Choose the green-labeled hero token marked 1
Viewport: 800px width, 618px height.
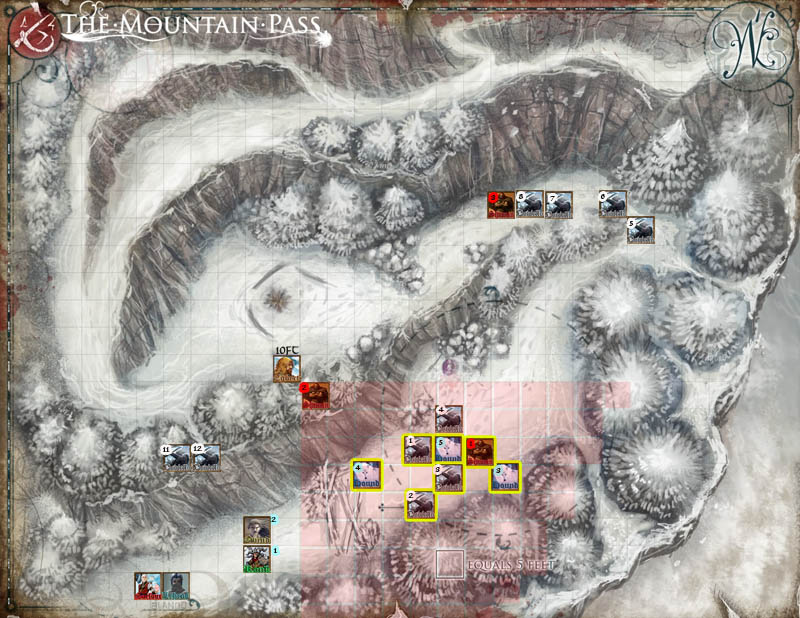[257, 560]
